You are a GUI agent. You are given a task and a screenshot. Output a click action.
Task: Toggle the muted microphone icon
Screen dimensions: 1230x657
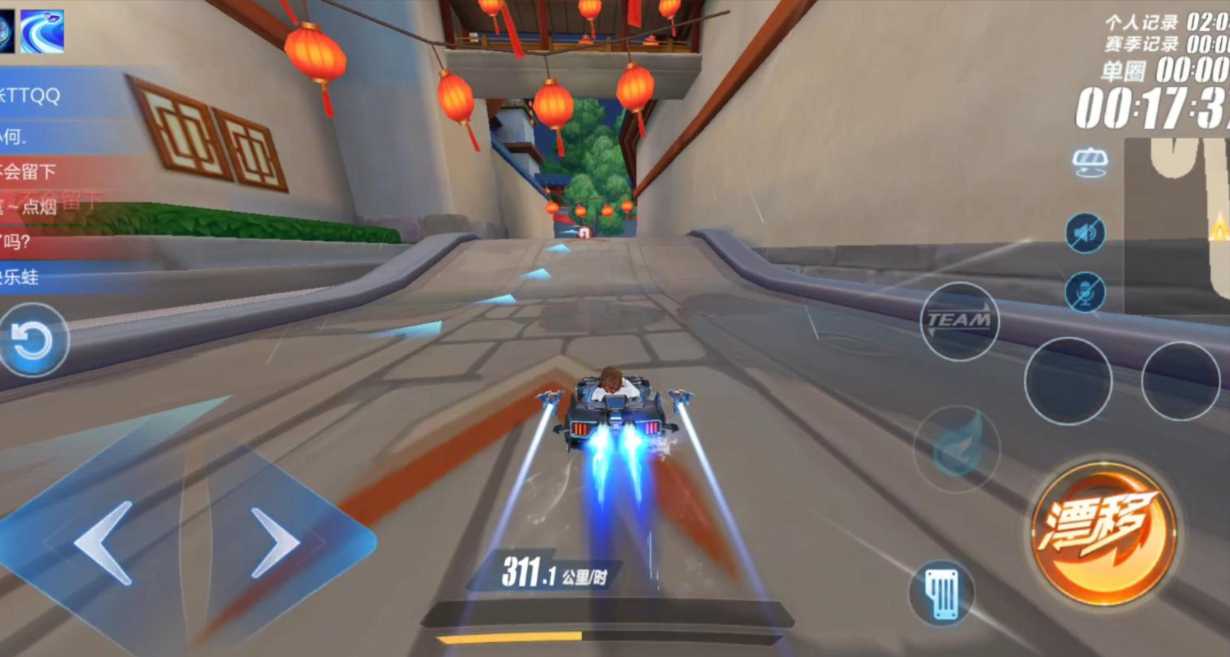click(x=1085, y=292)
